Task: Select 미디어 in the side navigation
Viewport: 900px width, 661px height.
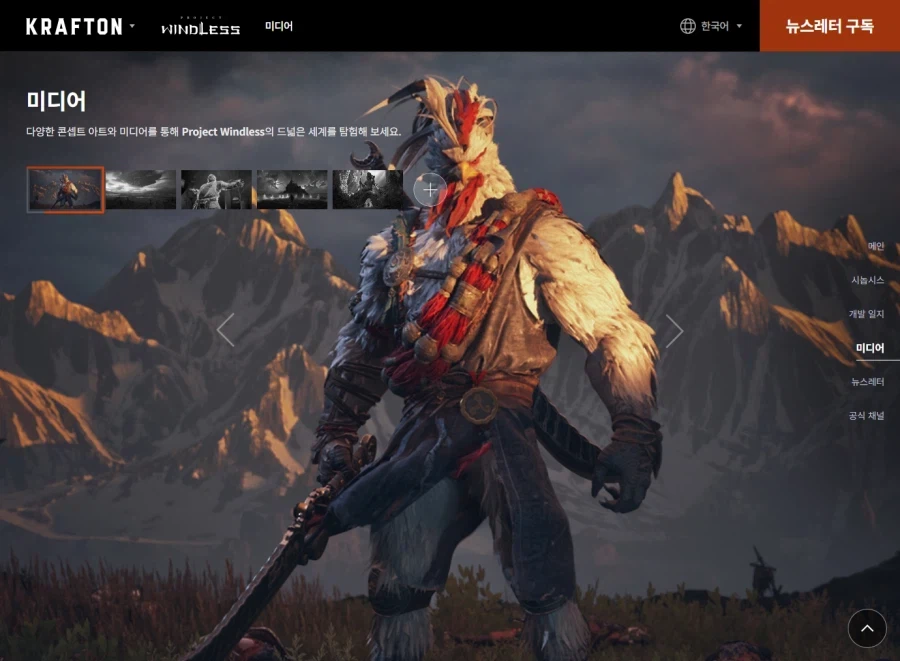Action: [870, 348]
